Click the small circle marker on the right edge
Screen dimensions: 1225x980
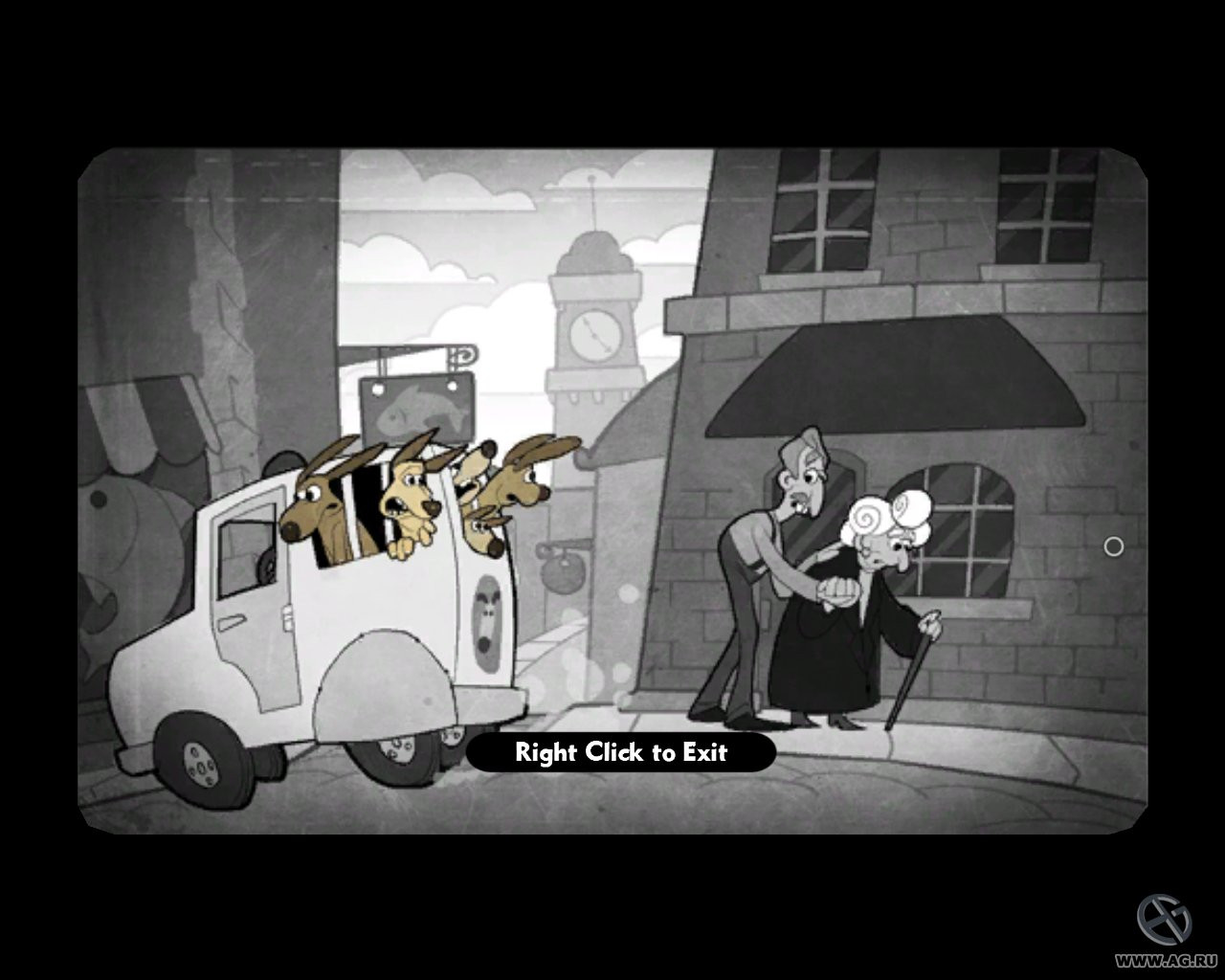click(1113, 546)
